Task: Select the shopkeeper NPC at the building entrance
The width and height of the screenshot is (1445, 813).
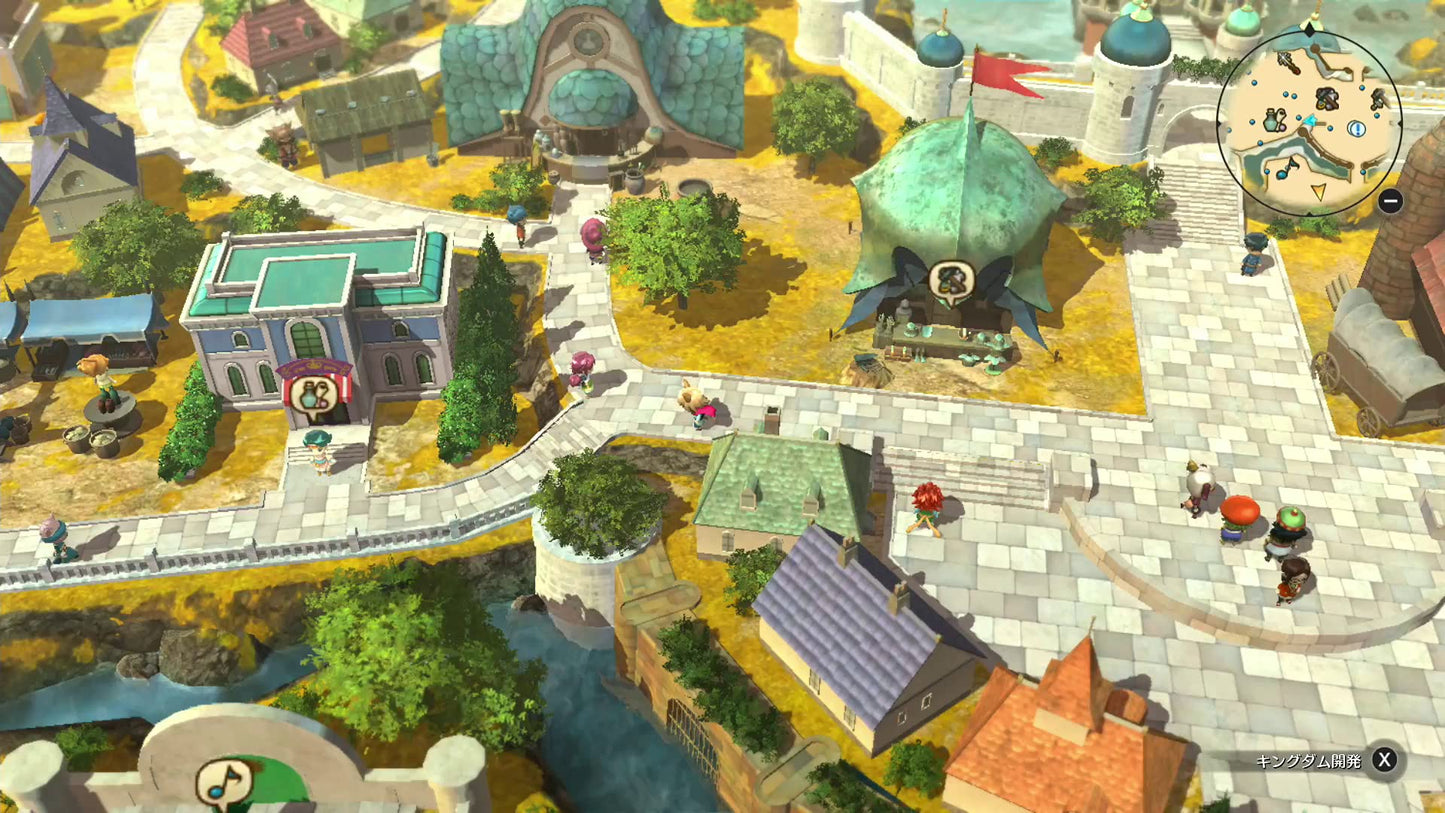Action: click(x=316, y=453)
